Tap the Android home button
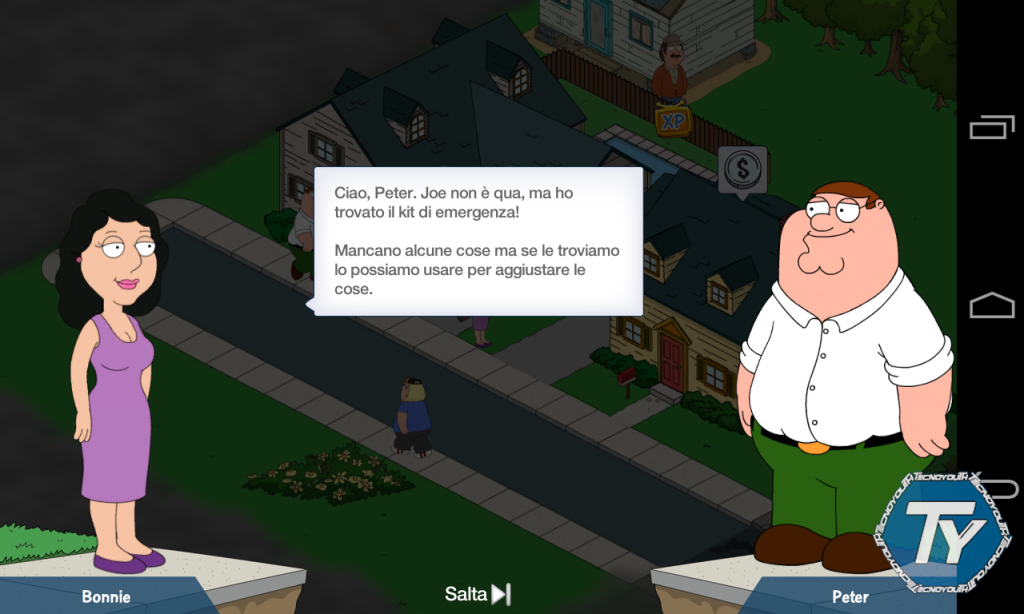Image resolution: width=1024 pixels, height=614 pixels. (x=991, y=305)
